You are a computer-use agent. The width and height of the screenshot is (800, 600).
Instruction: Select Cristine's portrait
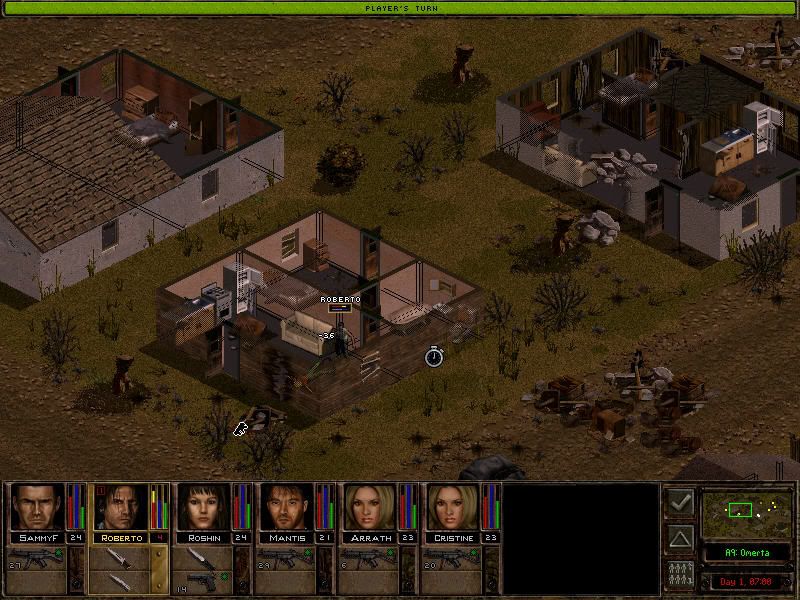(x=452, y=507)
